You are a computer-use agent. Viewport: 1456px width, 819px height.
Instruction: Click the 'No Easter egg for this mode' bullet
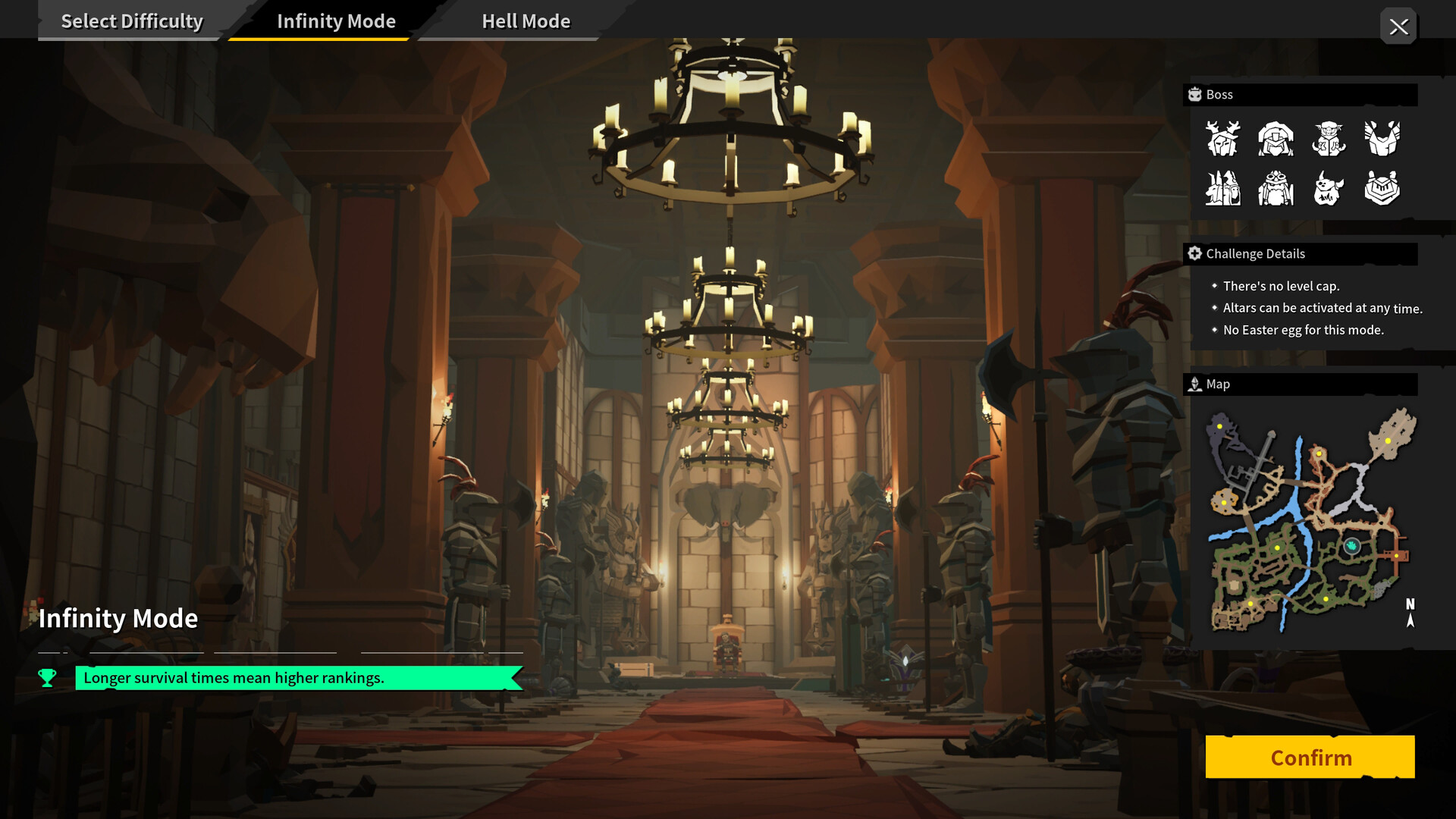[x=1303, y=330]
